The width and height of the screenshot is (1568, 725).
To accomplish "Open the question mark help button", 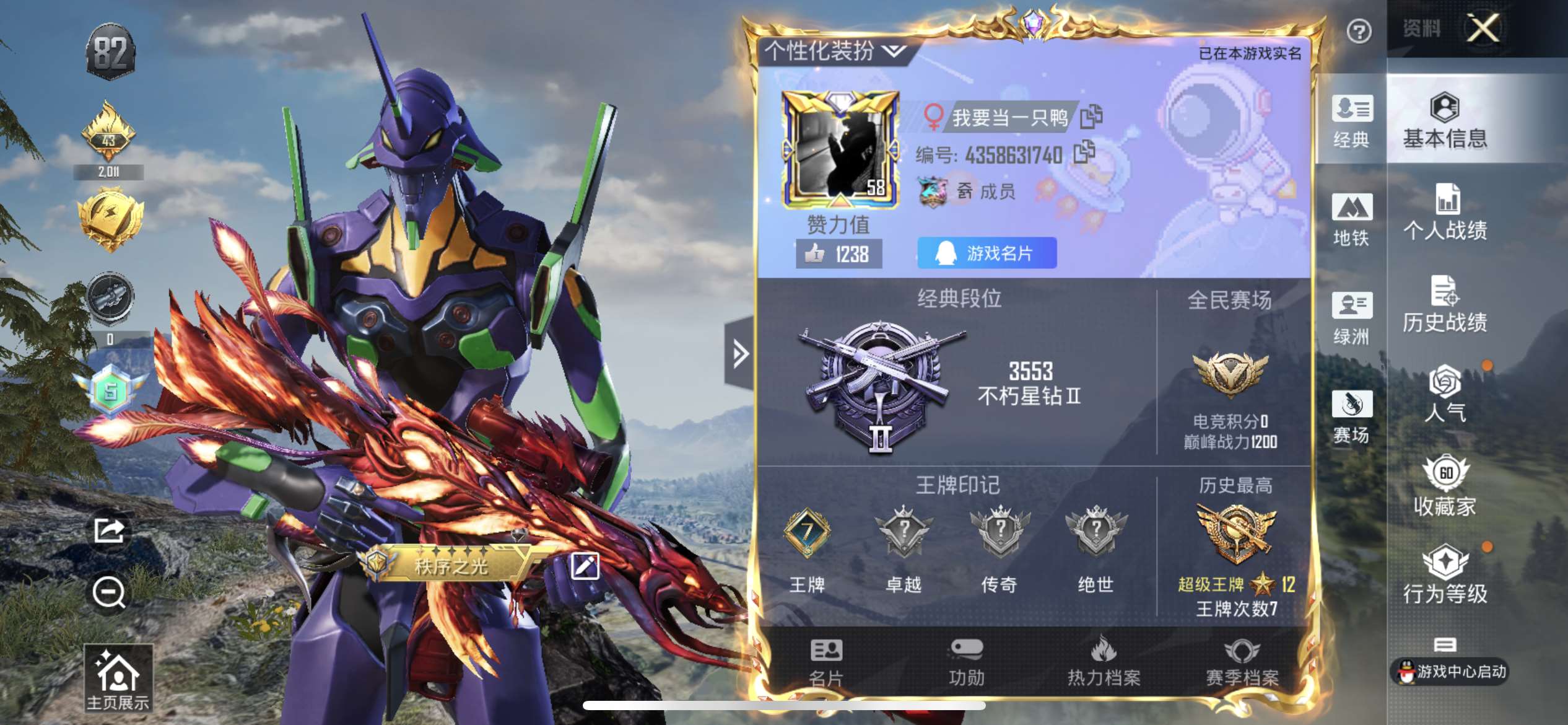I will coord(1359,31).
